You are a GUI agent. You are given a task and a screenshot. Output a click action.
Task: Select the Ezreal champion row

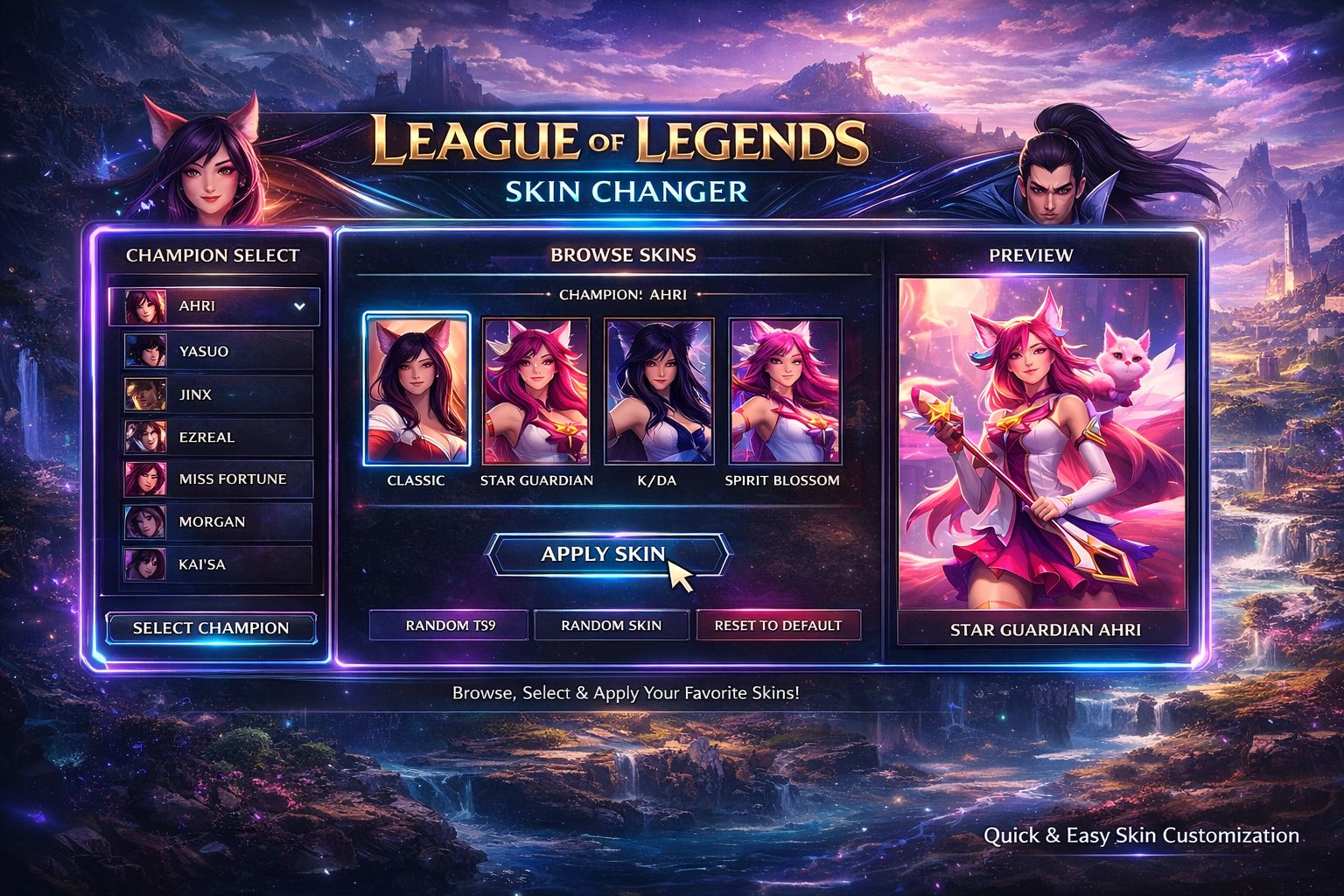pos(217,437)
